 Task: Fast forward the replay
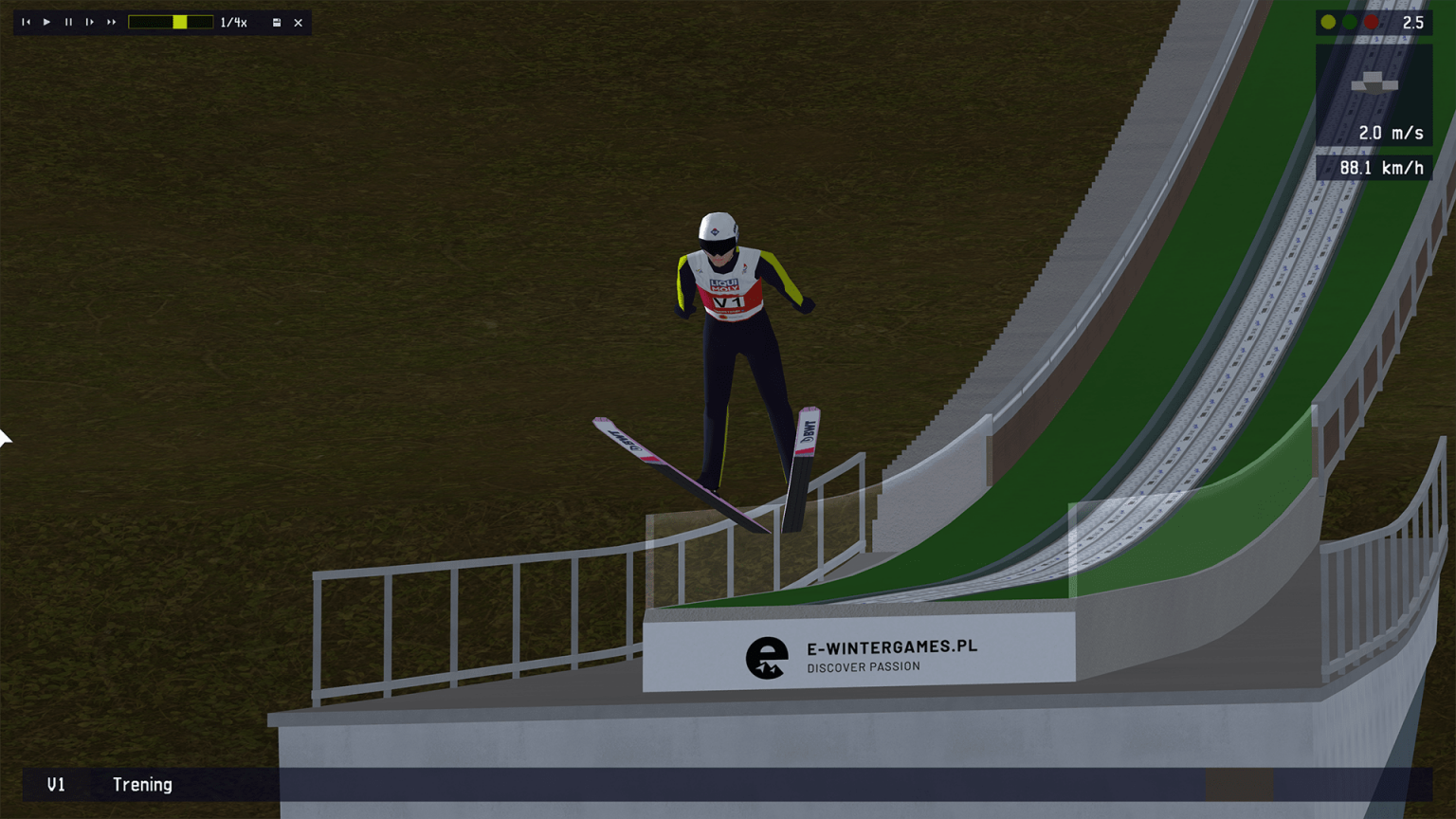point(109,23)
